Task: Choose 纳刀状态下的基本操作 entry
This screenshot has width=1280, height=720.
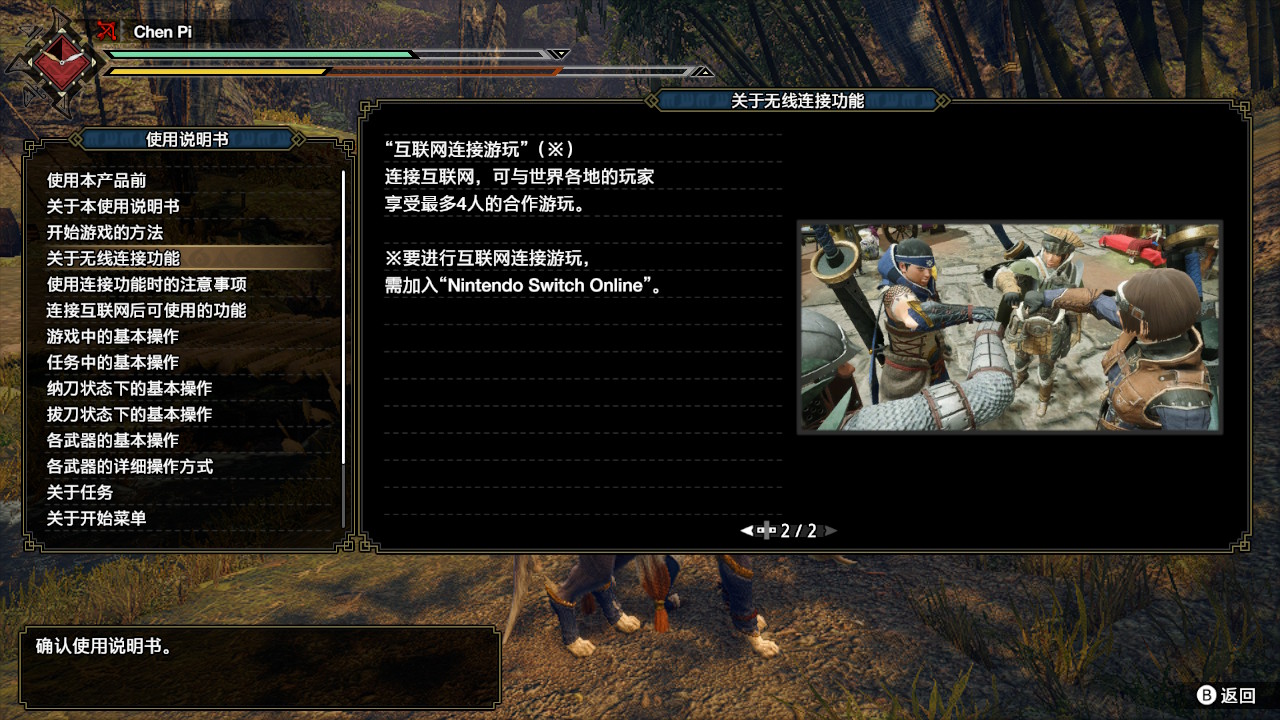Action: tap(129, 388)
